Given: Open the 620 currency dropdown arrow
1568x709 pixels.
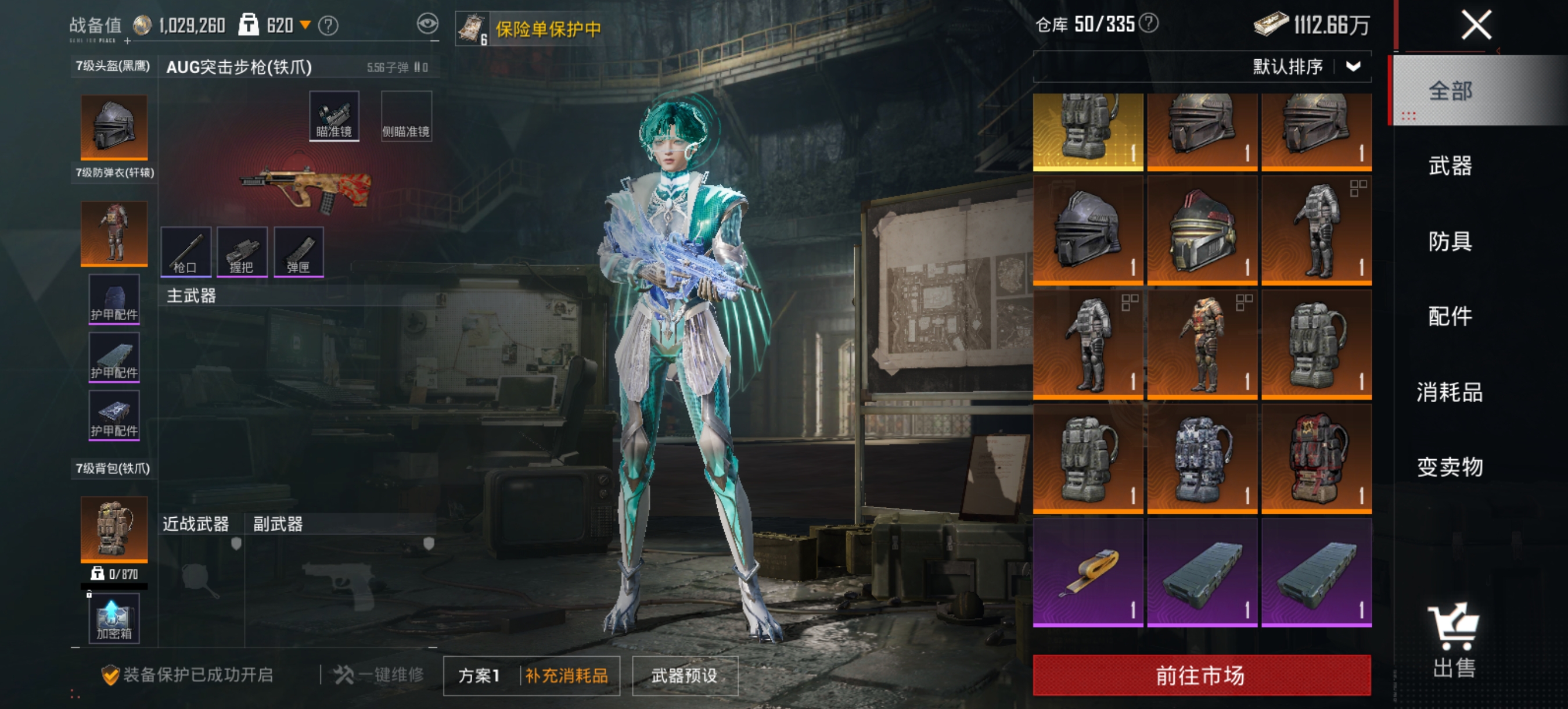Looking at the screenshot, I should pos(304,24).
